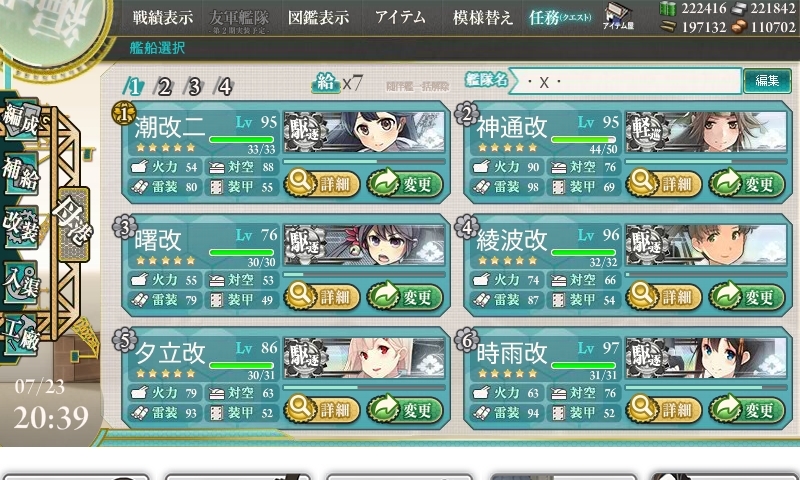This screenshot has height=480, width=800.
Task: View 詳細 details for 曙改
Action: [323, 296]
